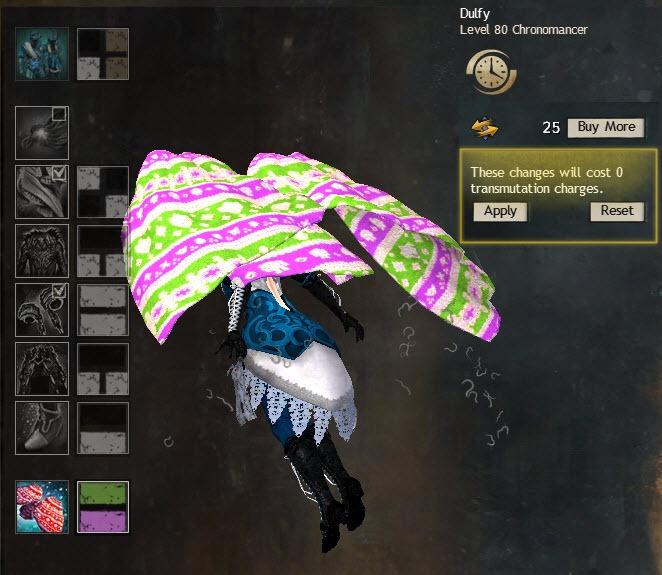Reset the appearance changes
Image resolution: width=662 pixels, height=575 pixels.
click(617, 211)
